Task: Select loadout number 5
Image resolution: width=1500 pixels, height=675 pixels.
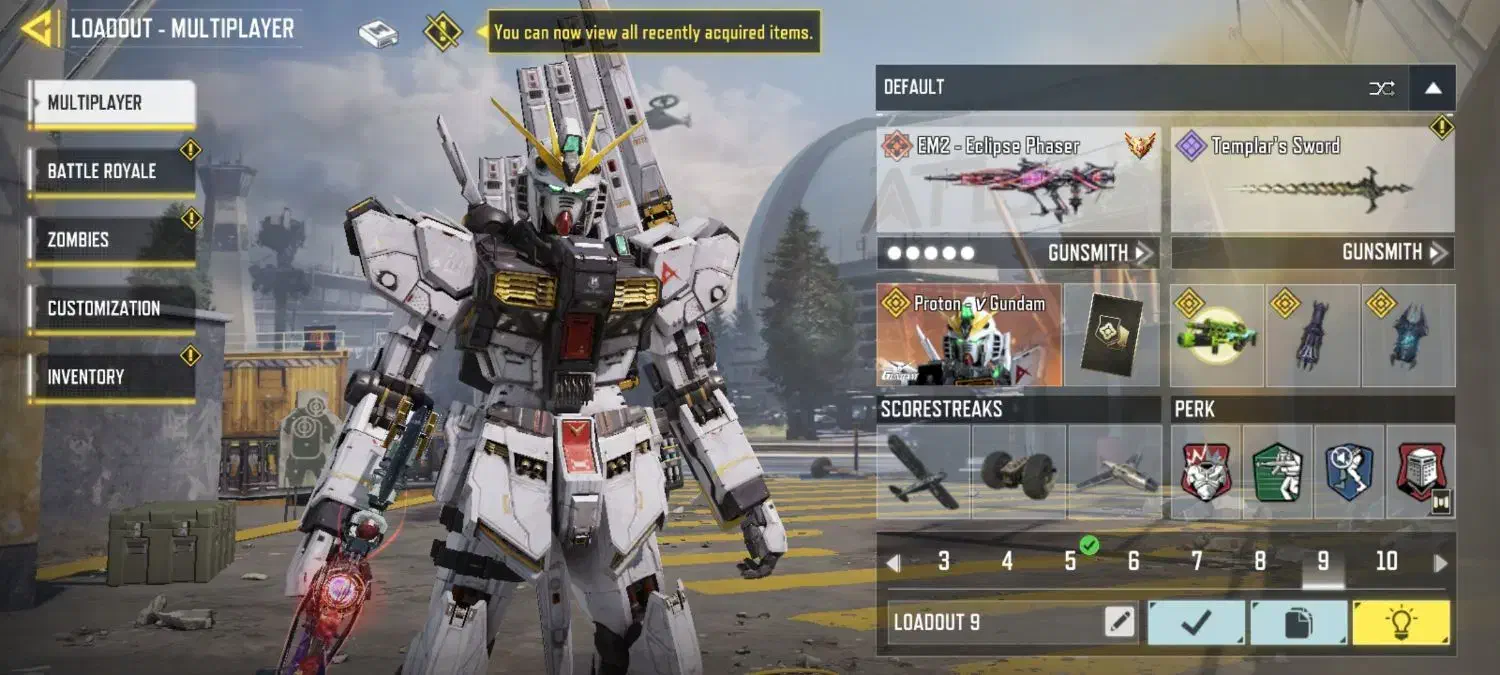Action: [x=1070, y=562]
